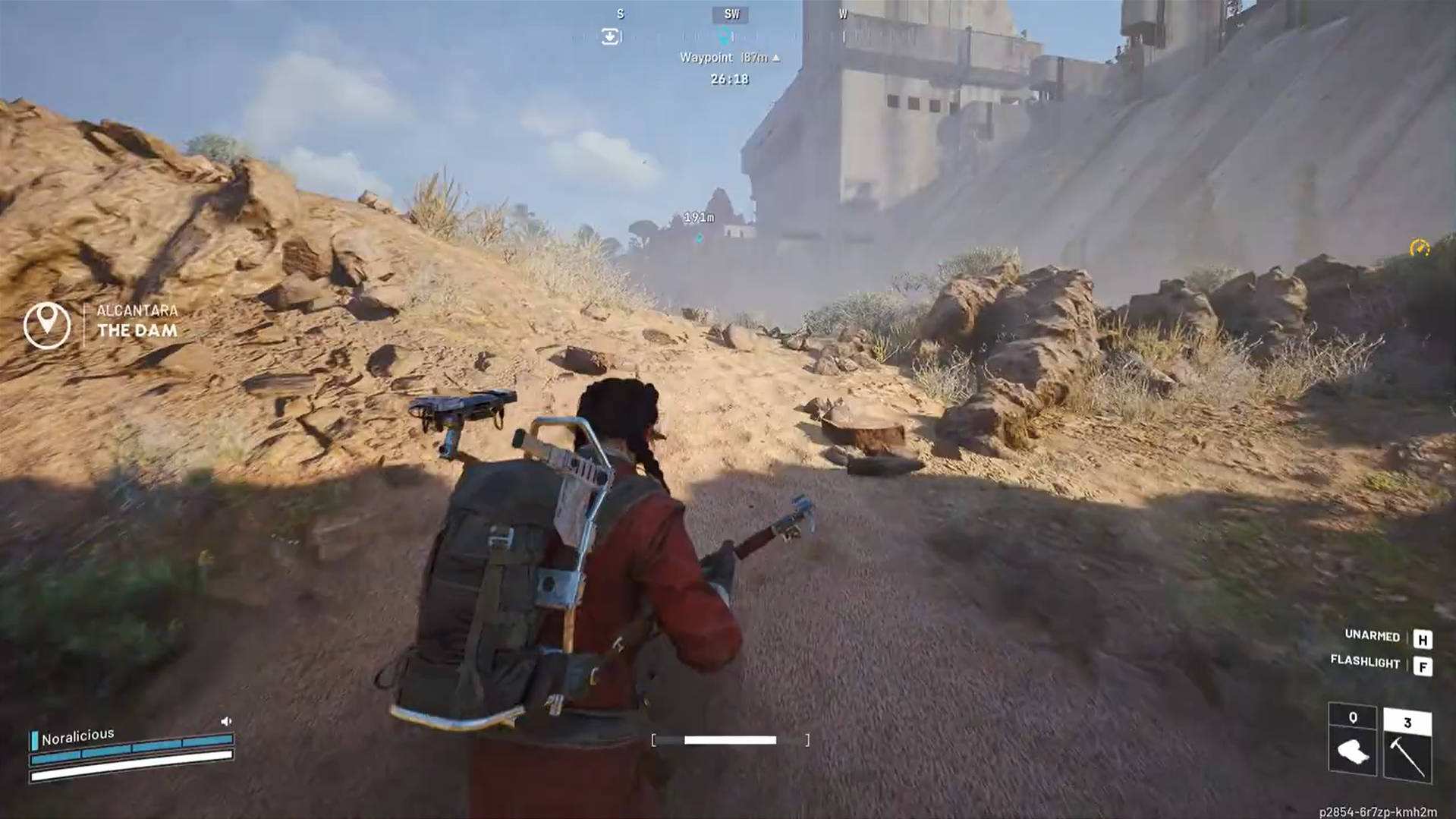Select the 'THE DAM' location label
The height and width of the screenshot is (819, 1456).
[137, 330]
